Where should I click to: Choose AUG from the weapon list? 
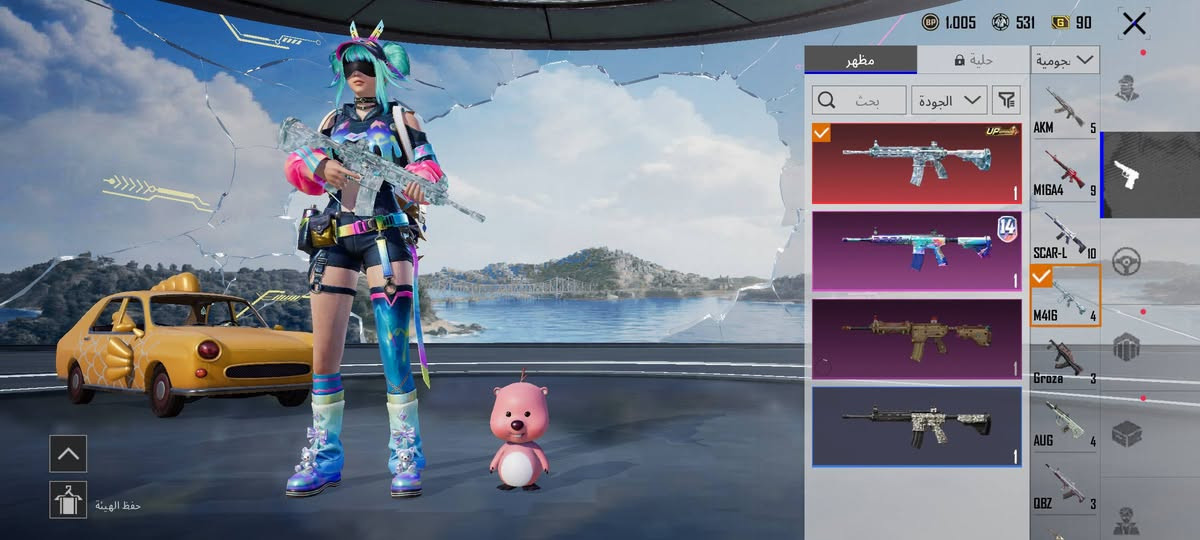coord(1065,423)
